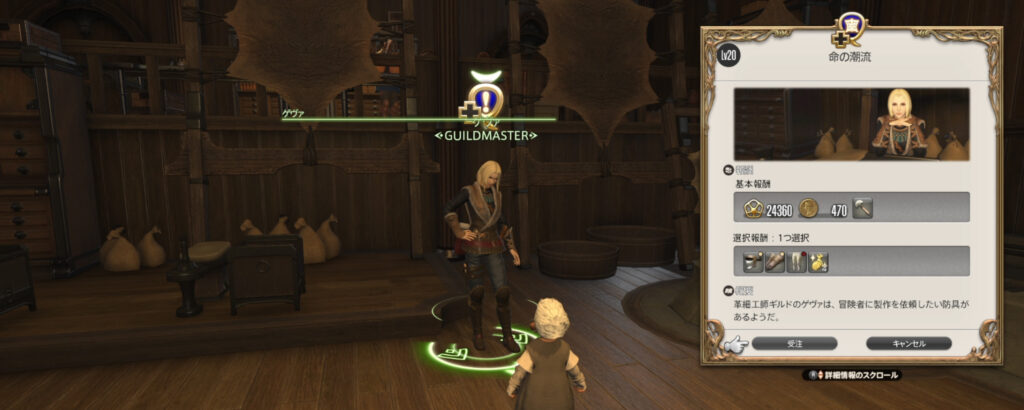Viewport: 1024px width, 410px height.
Task: Choose the trousers optional reward
Action: 798,262
